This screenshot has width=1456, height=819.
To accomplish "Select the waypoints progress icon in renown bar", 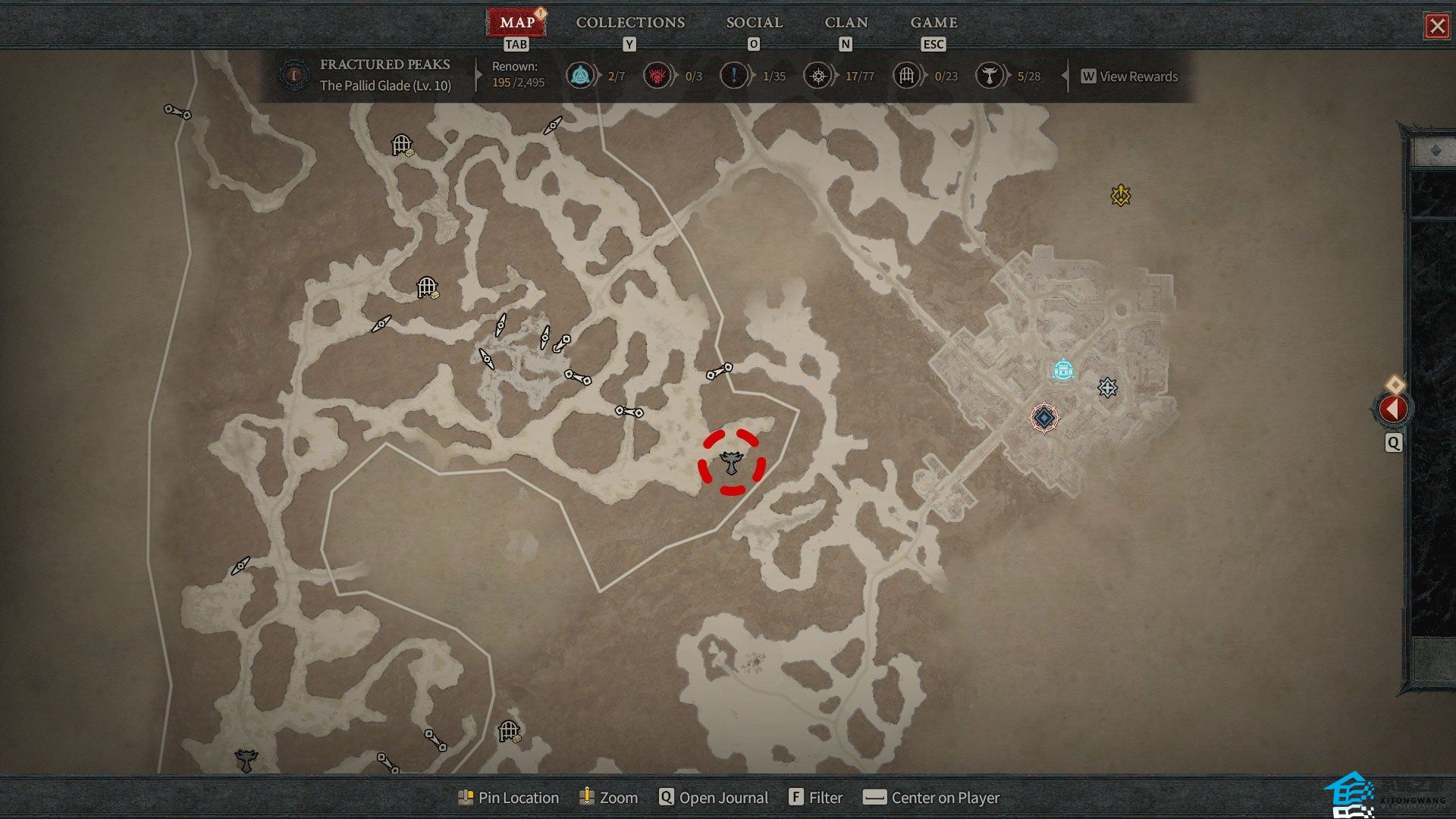I will point(580,76).
